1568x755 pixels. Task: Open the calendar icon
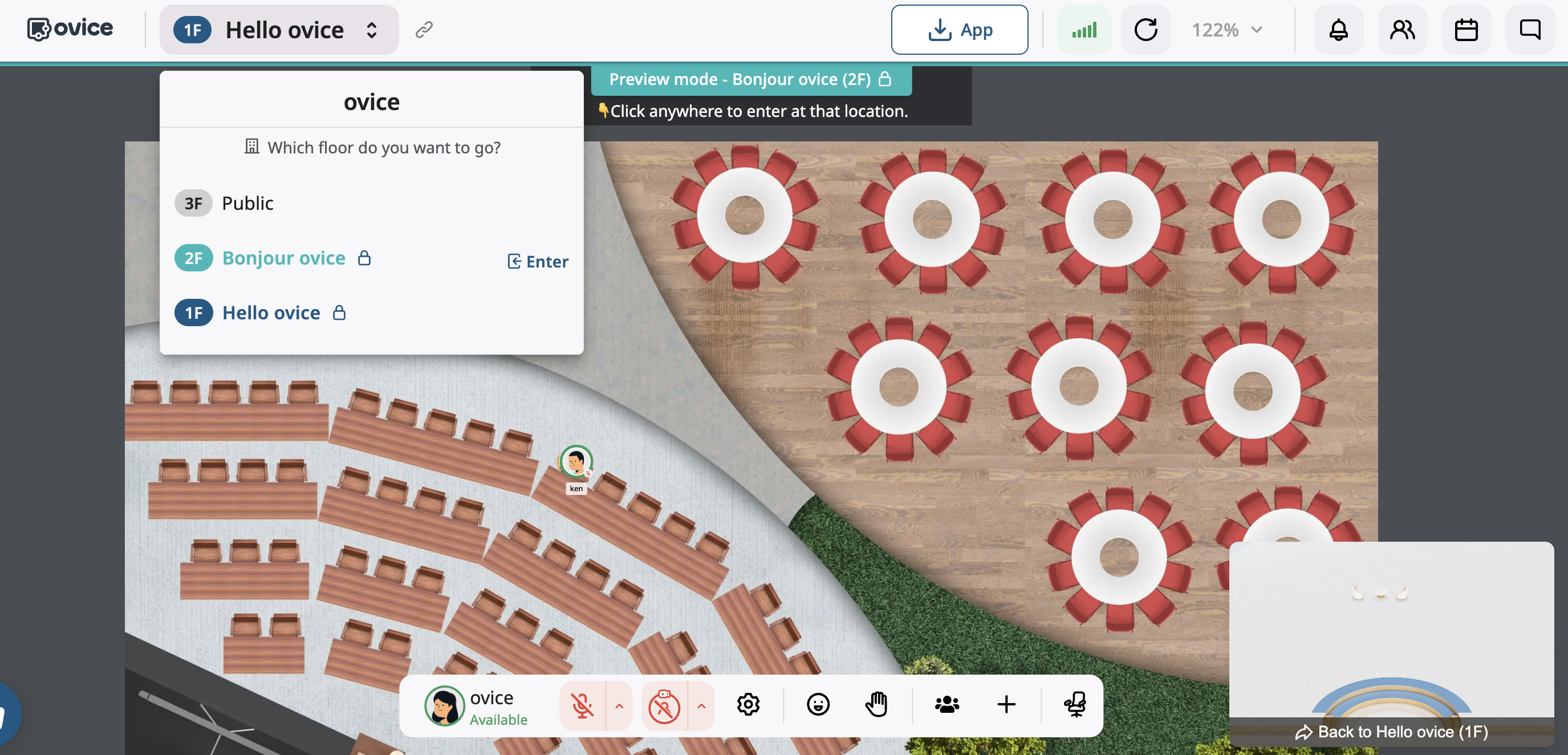tap(1466, 30)
